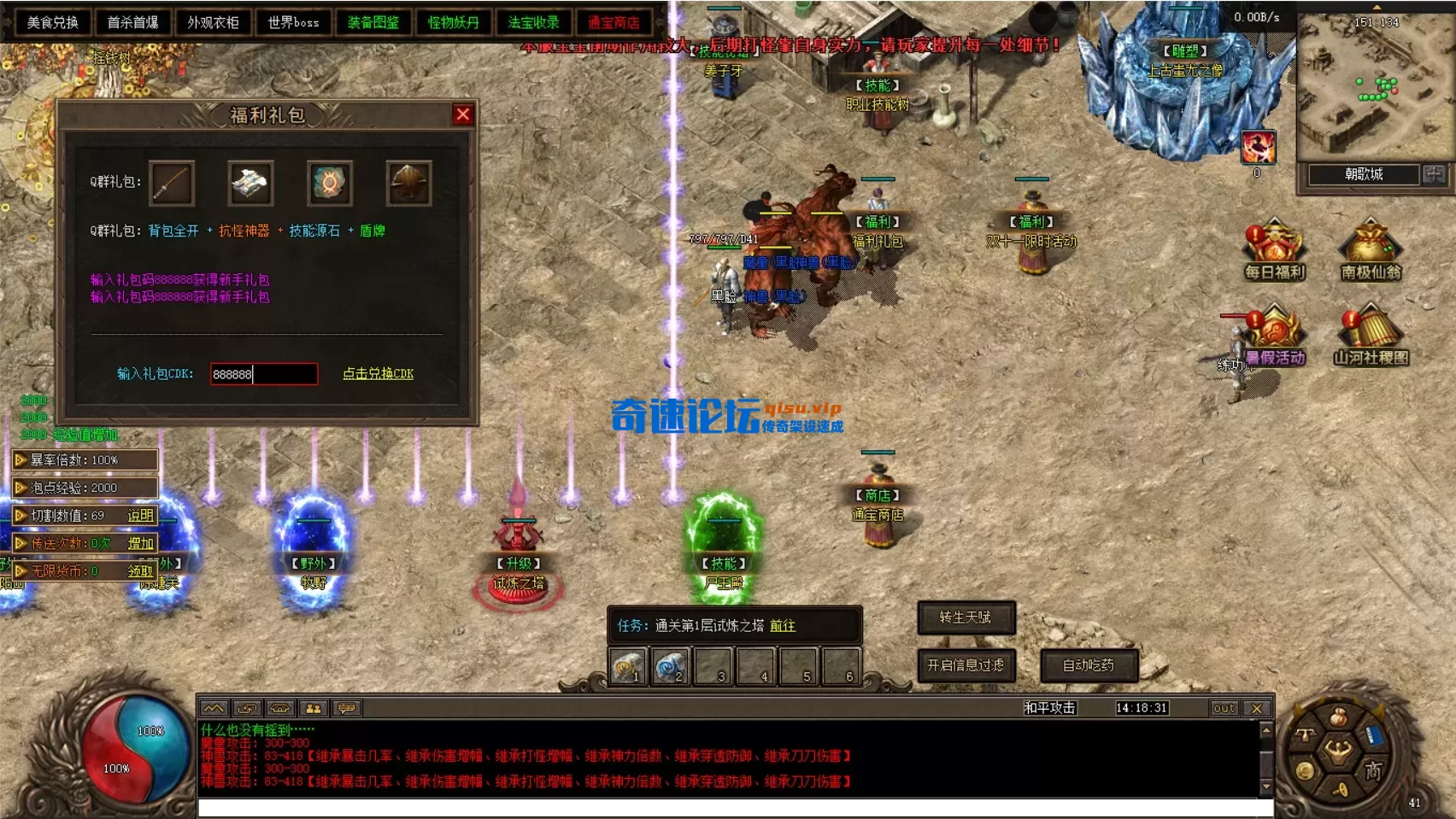Expand the 传送次数 panel arrow
Image resolution: width=1456 pixels, height=819 pixels.
(20, 543)
